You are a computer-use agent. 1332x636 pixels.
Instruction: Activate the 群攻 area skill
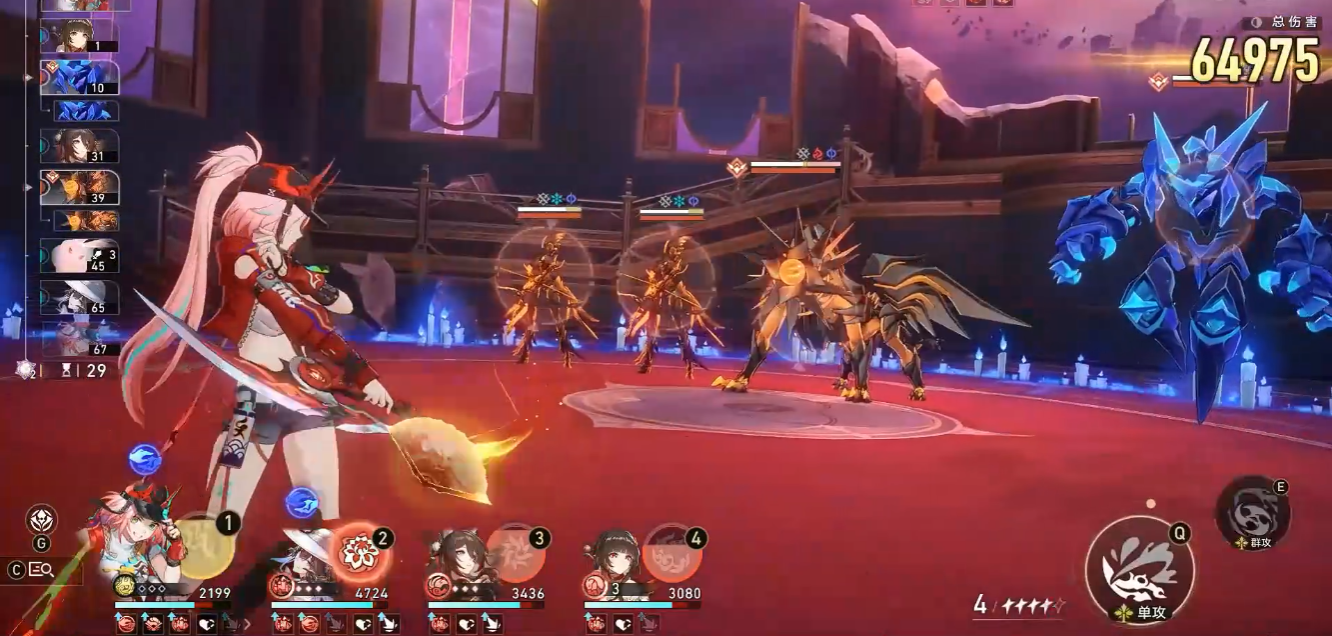pyautogui.click(x=1252, y=514)
